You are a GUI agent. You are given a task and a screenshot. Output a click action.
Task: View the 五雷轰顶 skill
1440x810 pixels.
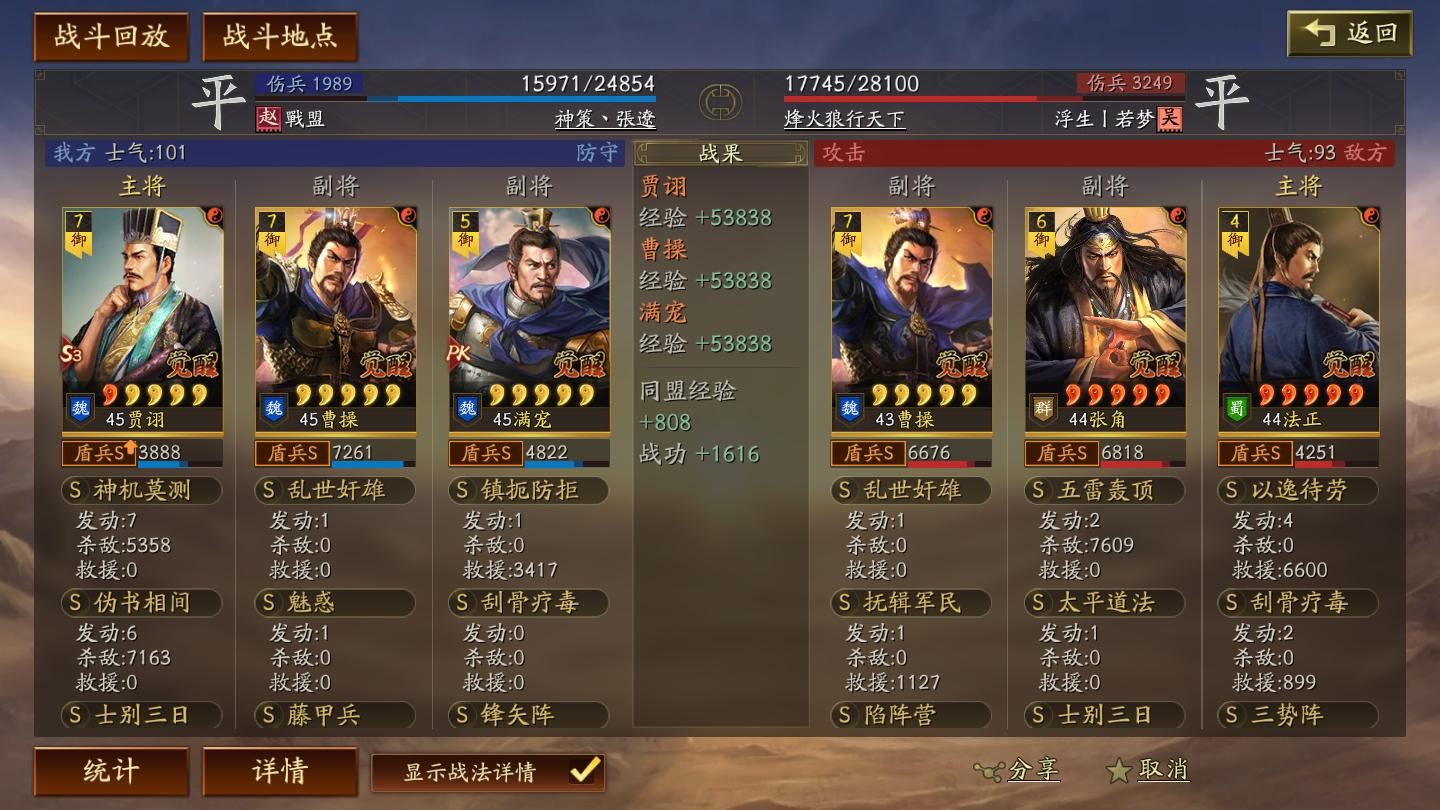click(1105, 490)
